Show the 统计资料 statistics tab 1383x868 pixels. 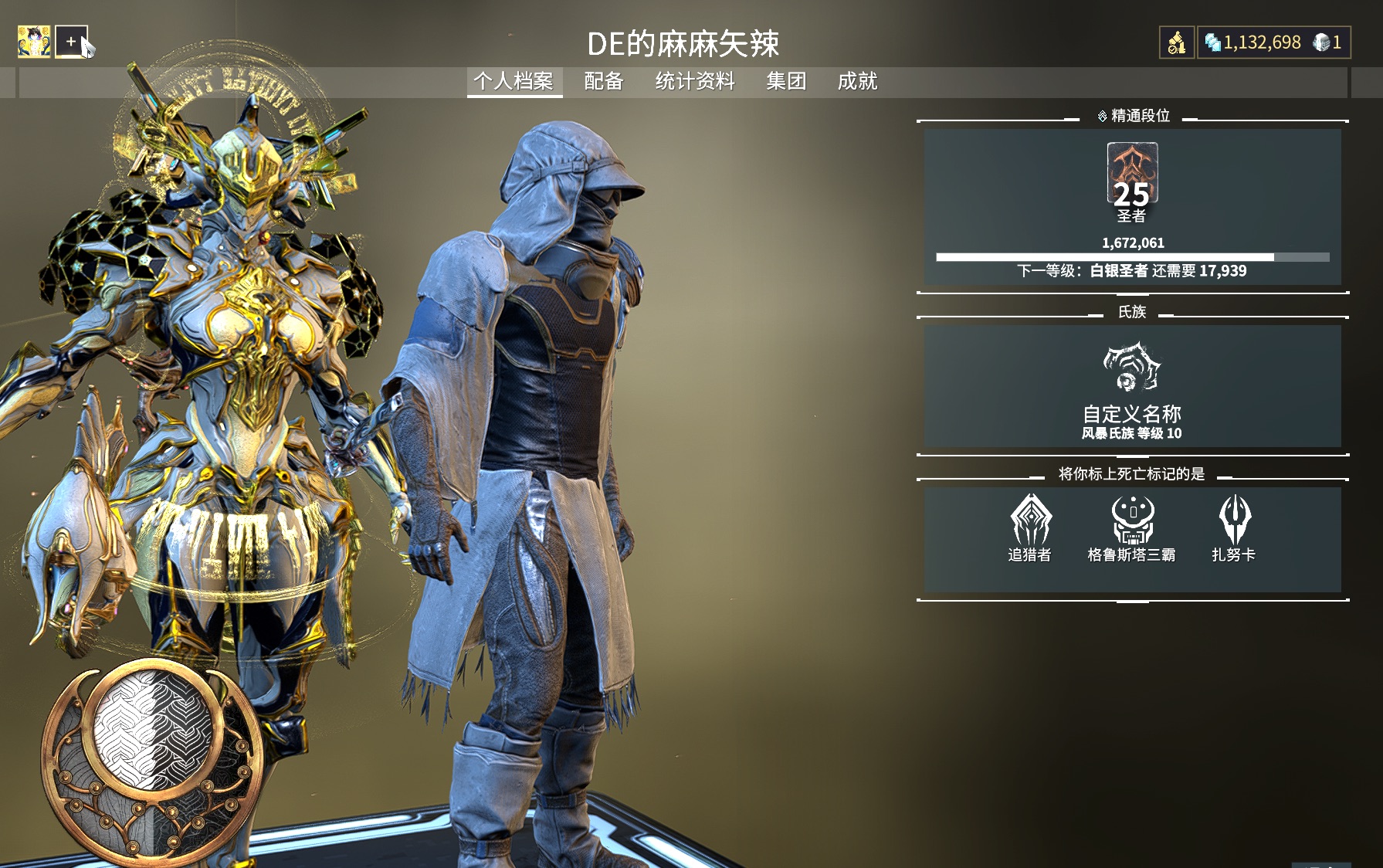[694, 81]
